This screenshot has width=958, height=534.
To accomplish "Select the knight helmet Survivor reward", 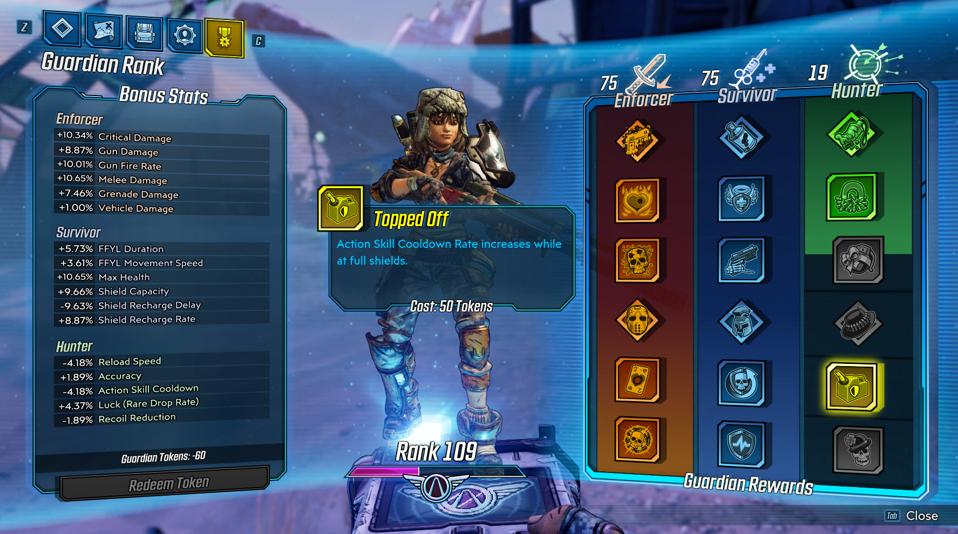I will tap(743, 321).
